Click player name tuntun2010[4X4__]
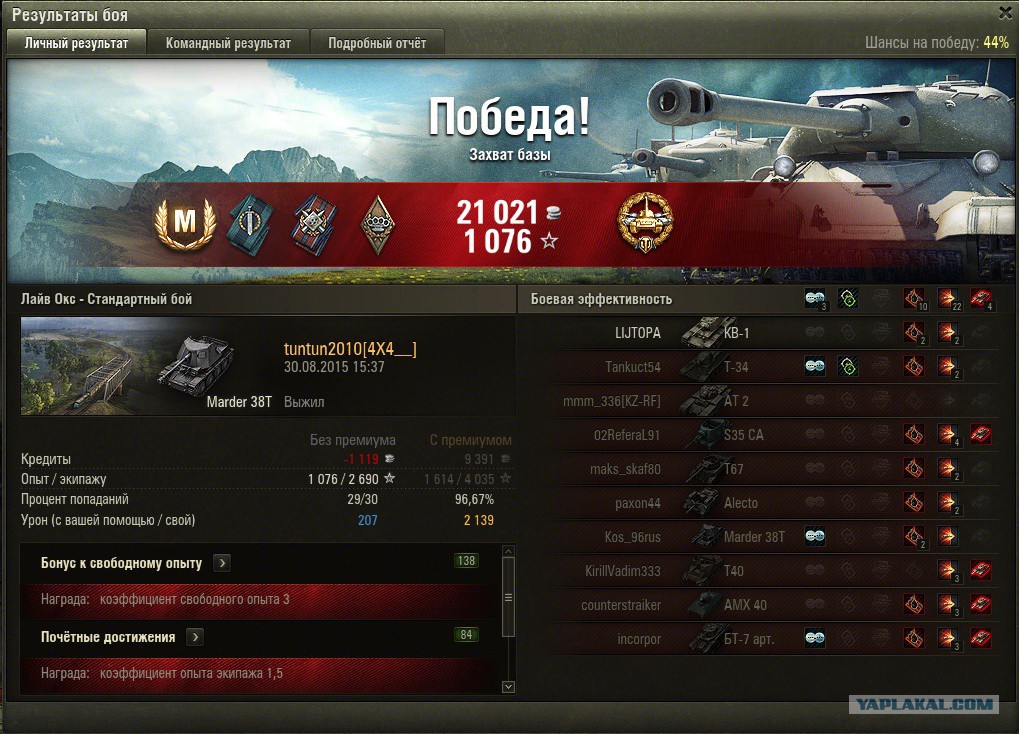Image resolution: width=1019 pixels, height=734 pixels. tap(350, 348)
